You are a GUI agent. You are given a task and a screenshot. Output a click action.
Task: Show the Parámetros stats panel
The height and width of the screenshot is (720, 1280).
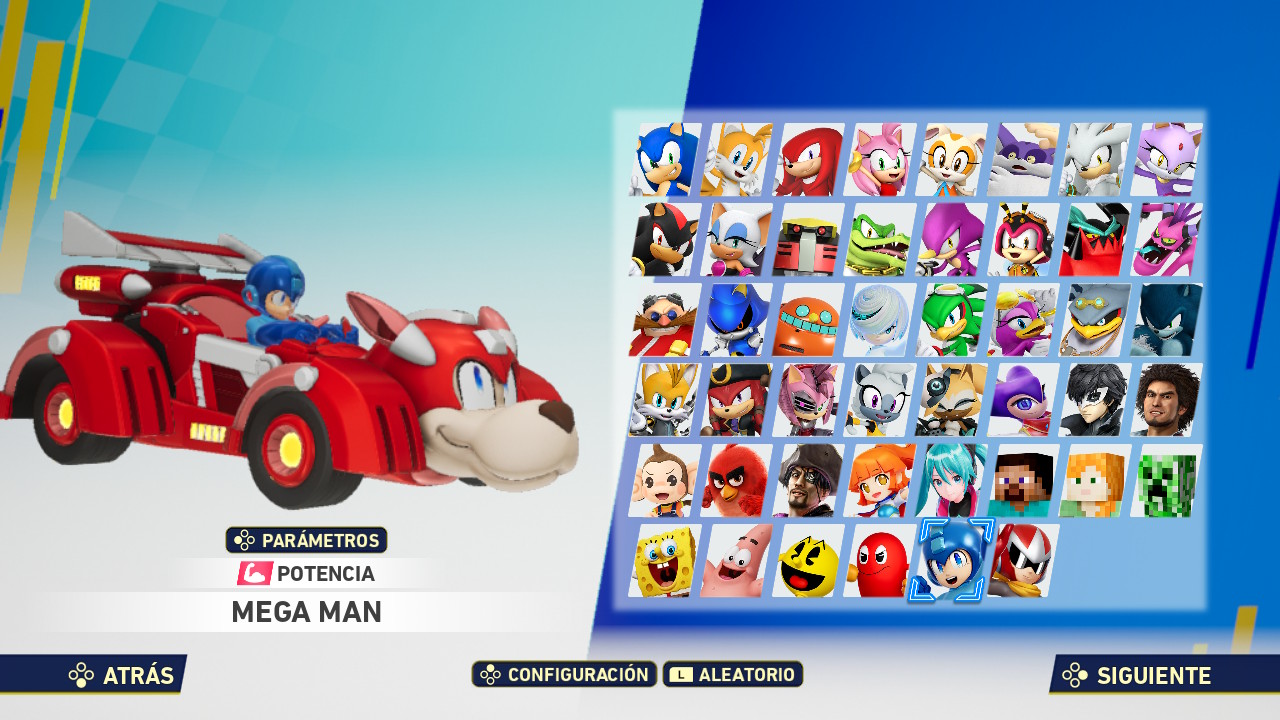tap(307, 540)
